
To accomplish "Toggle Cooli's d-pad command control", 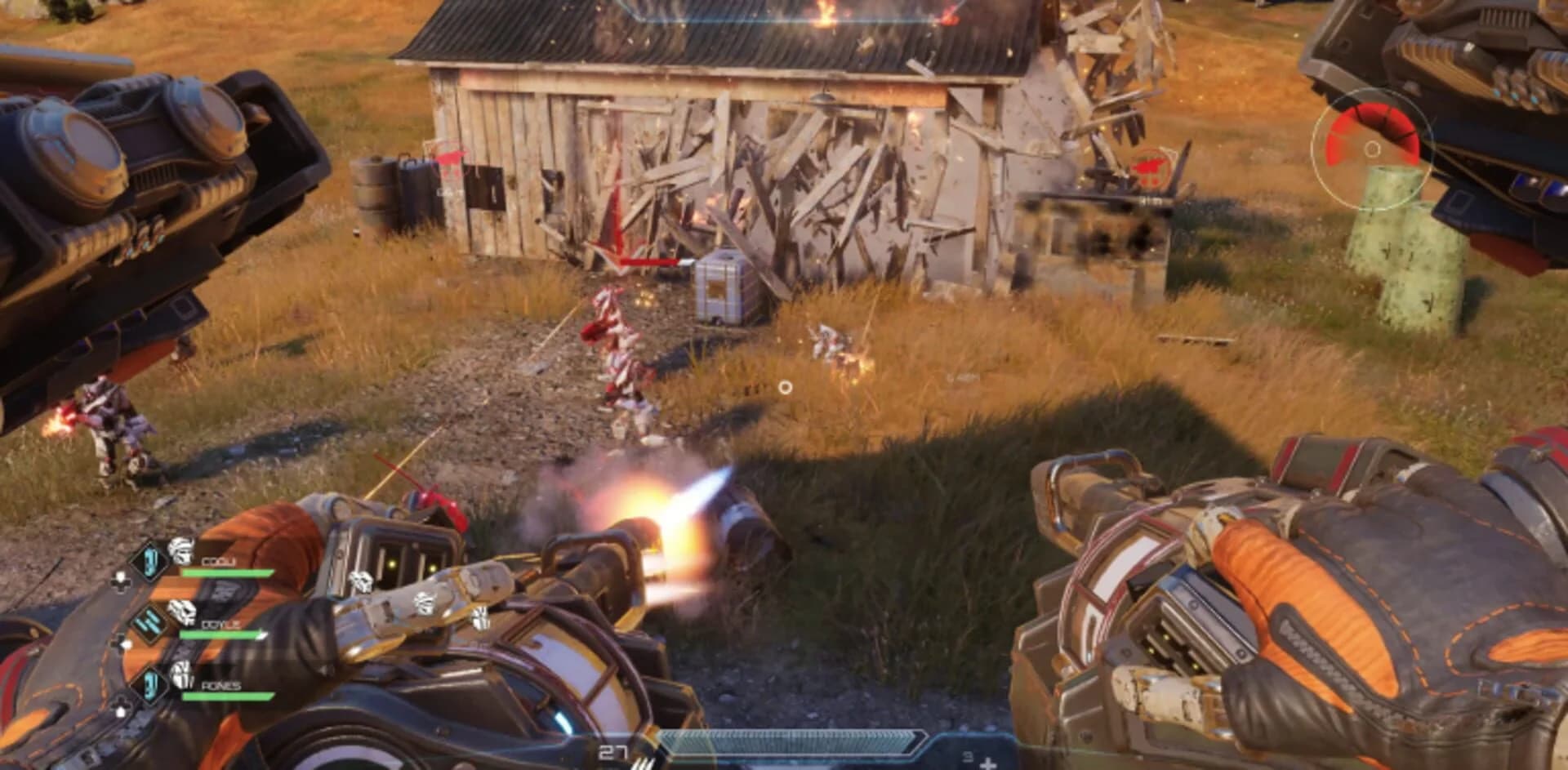I will point(122,581).
